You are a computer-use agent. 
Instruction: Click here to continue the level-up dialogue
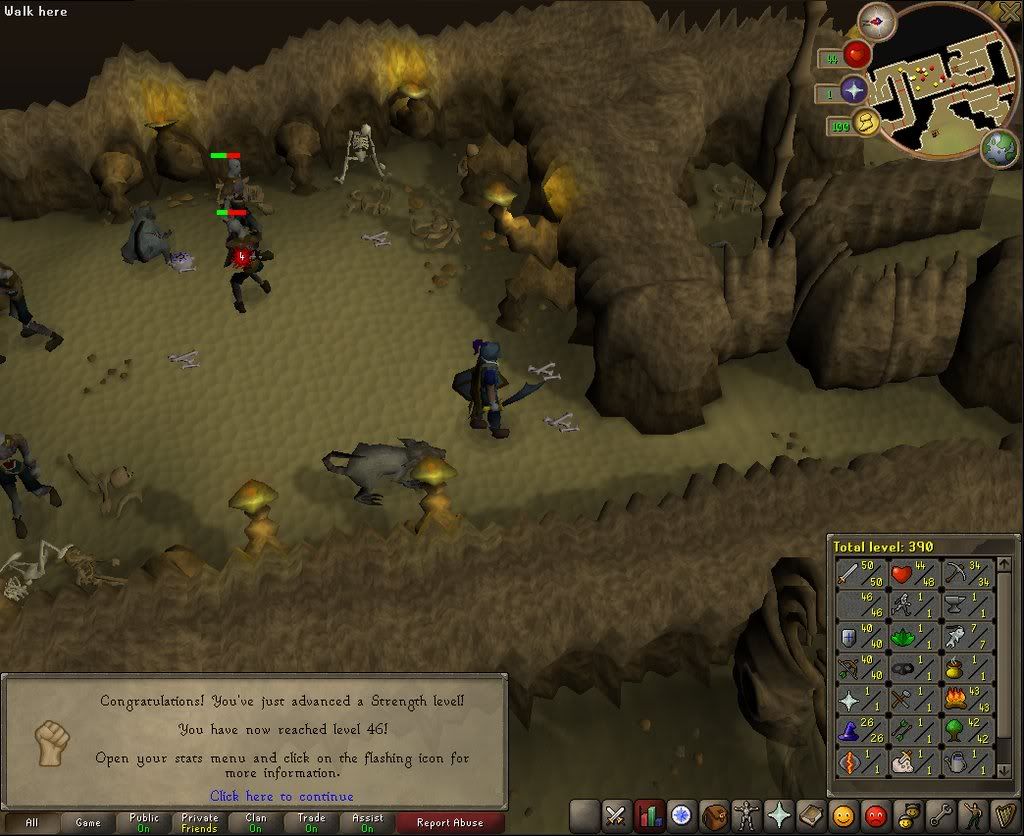(x=282, y=796)
